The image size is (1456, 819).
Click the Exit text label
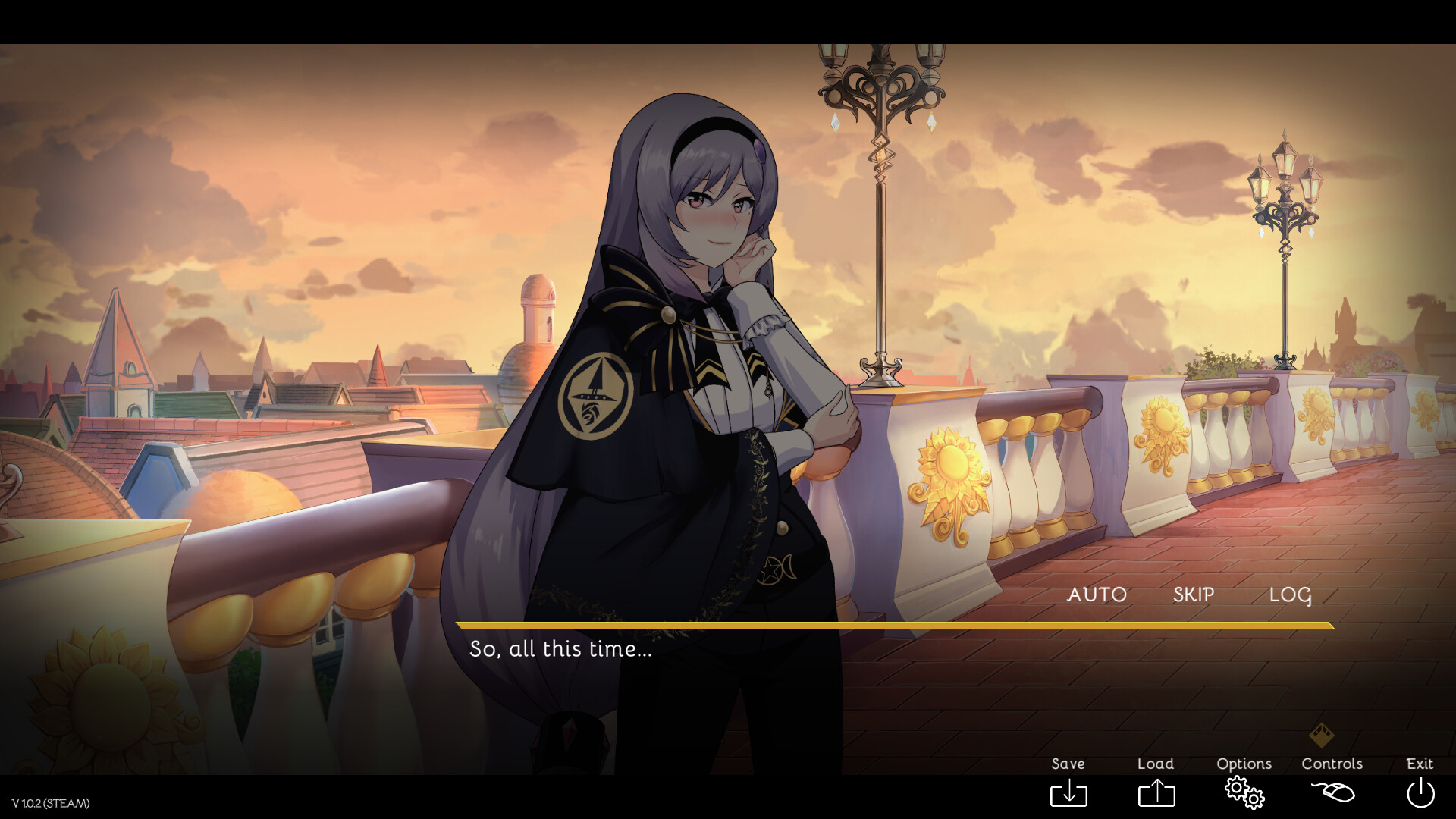(x=1419, y=764)
